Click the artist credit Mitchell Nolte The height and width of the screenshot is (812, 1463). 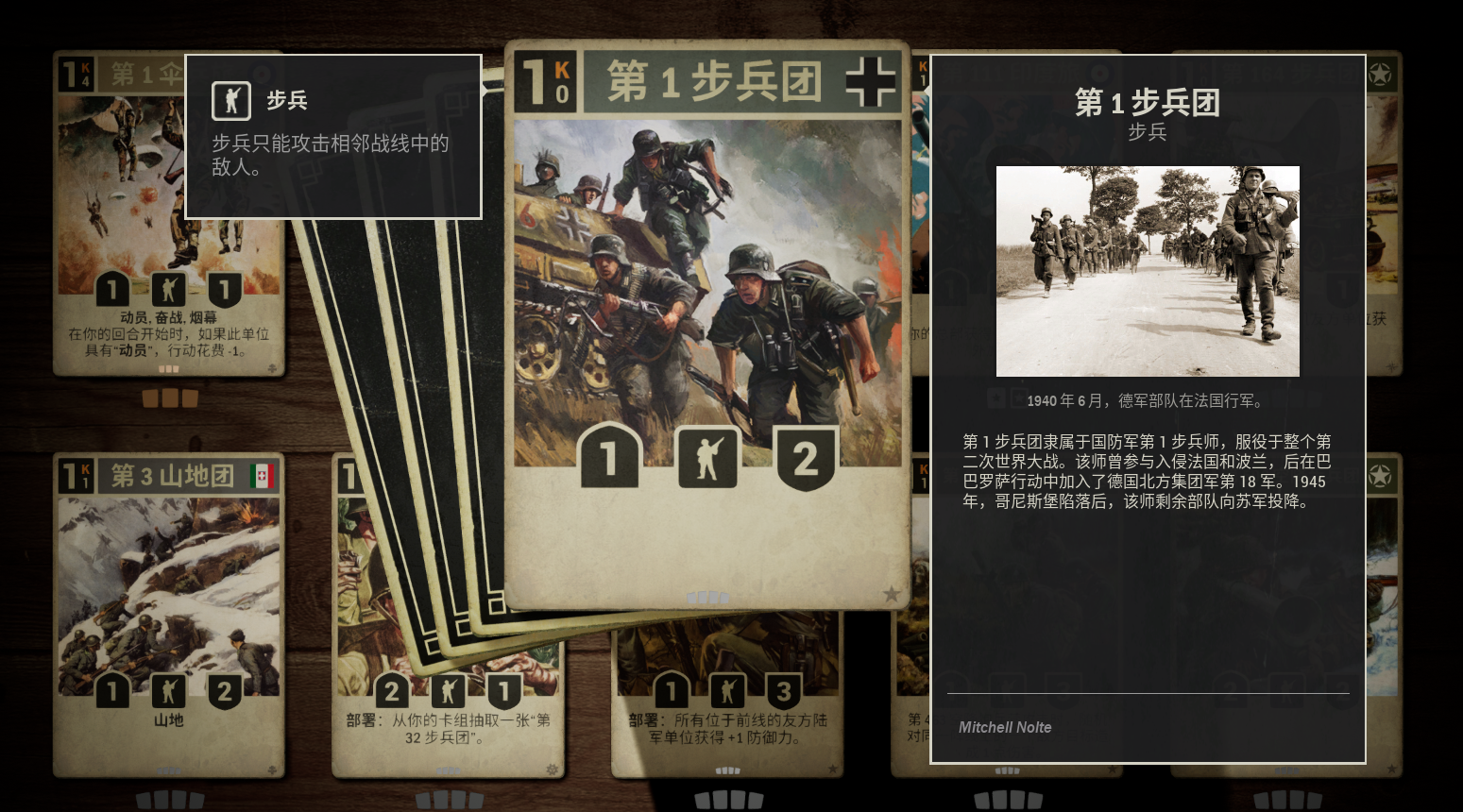(1004, 727)
